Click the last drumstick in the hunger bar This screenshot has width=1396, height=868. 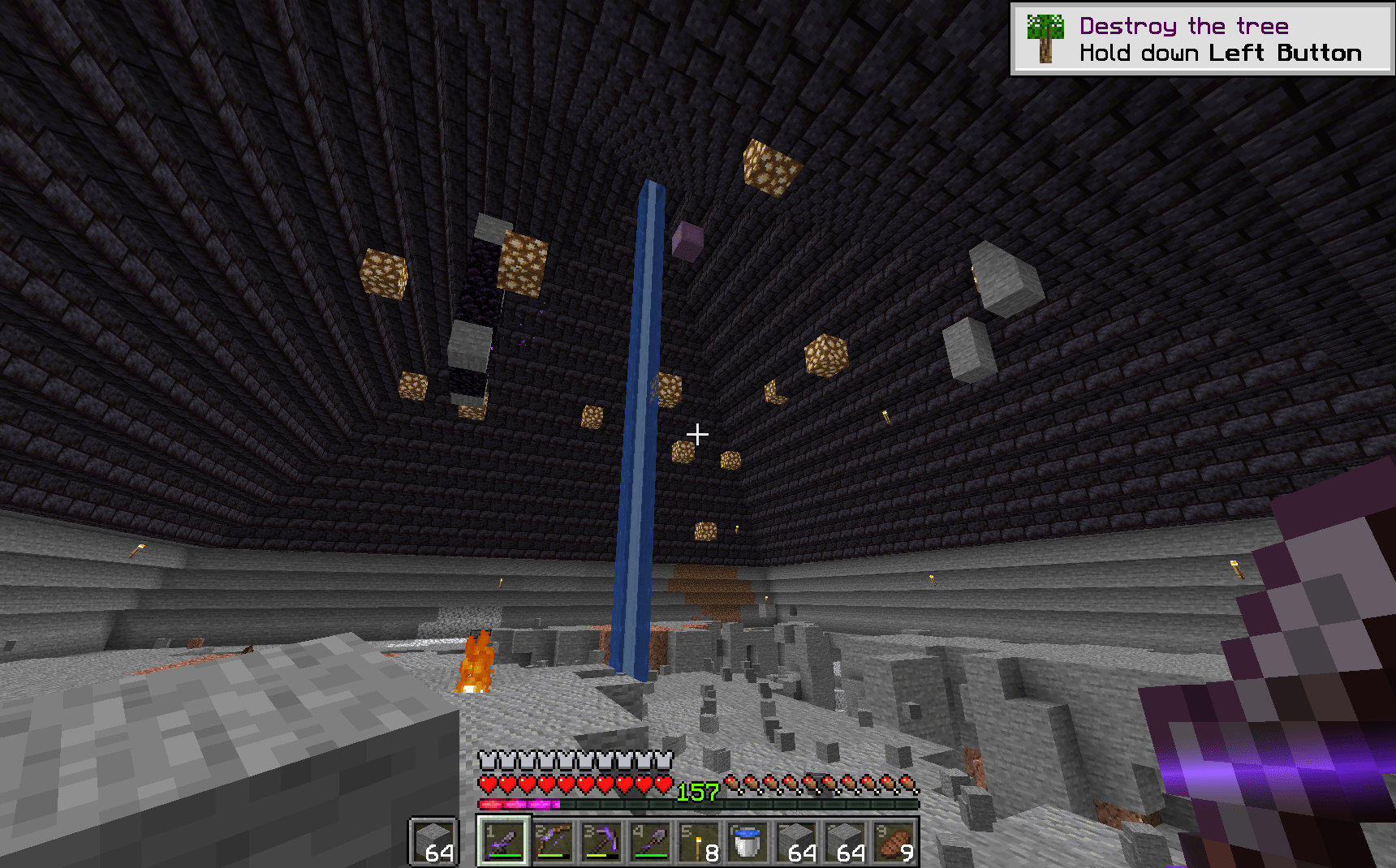(x=908, y=784)
